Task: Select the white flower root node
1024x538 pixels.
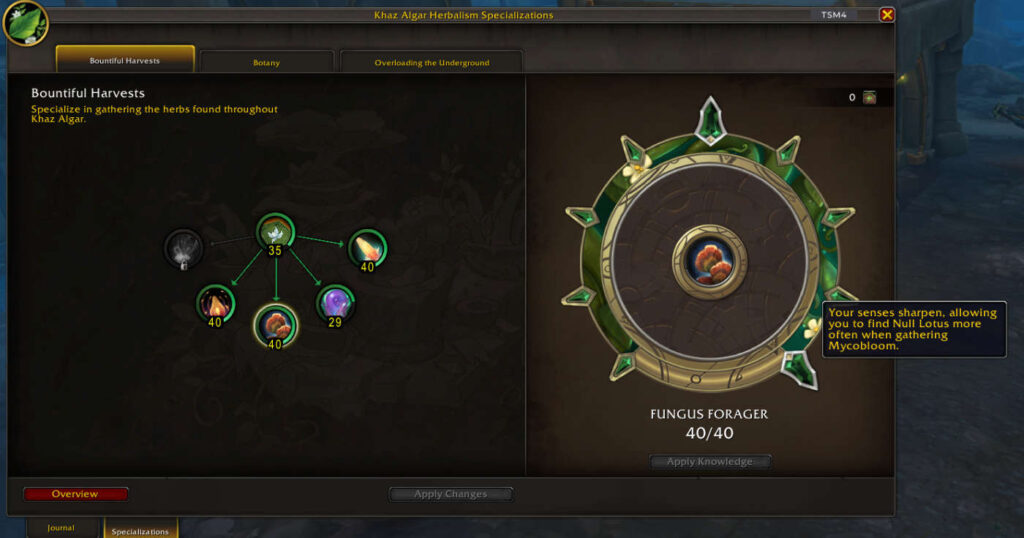Action: (274, 232)
